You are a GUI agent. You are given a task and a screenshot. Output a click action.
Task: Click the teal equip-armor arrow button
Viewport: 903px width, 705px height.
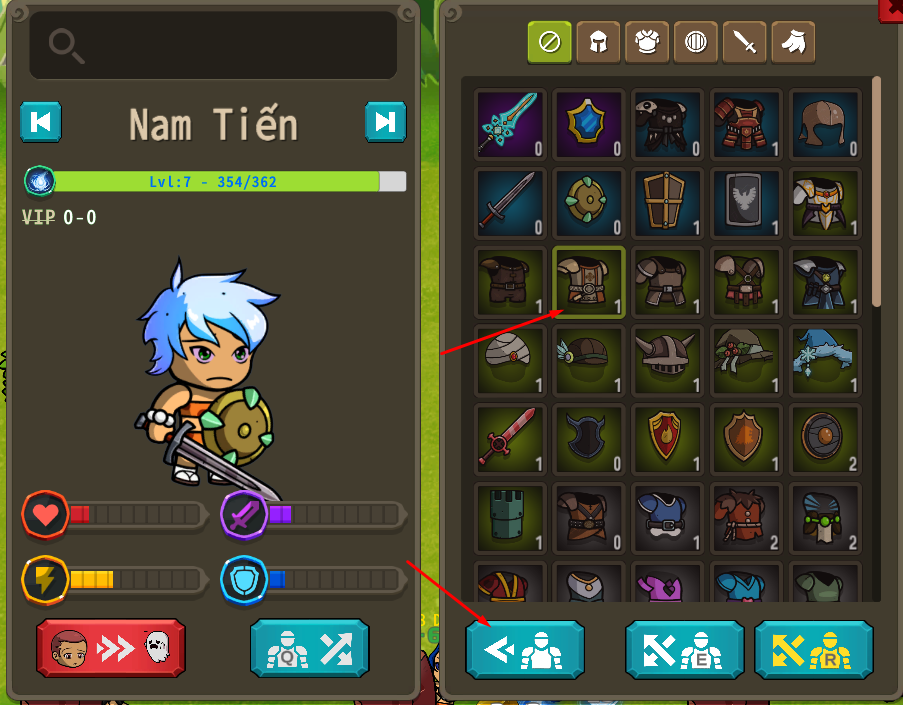pyautogui.click(x=525, y=650)
